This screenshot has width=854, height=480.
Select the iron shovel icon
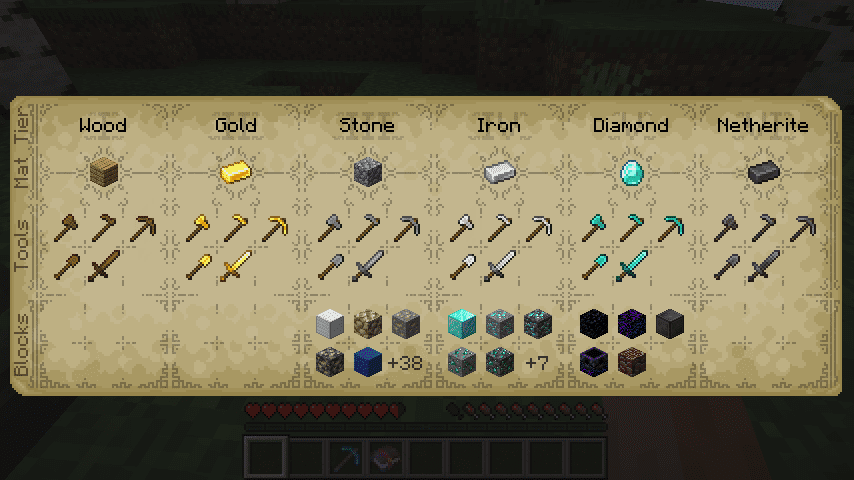(x=461, y=267)
